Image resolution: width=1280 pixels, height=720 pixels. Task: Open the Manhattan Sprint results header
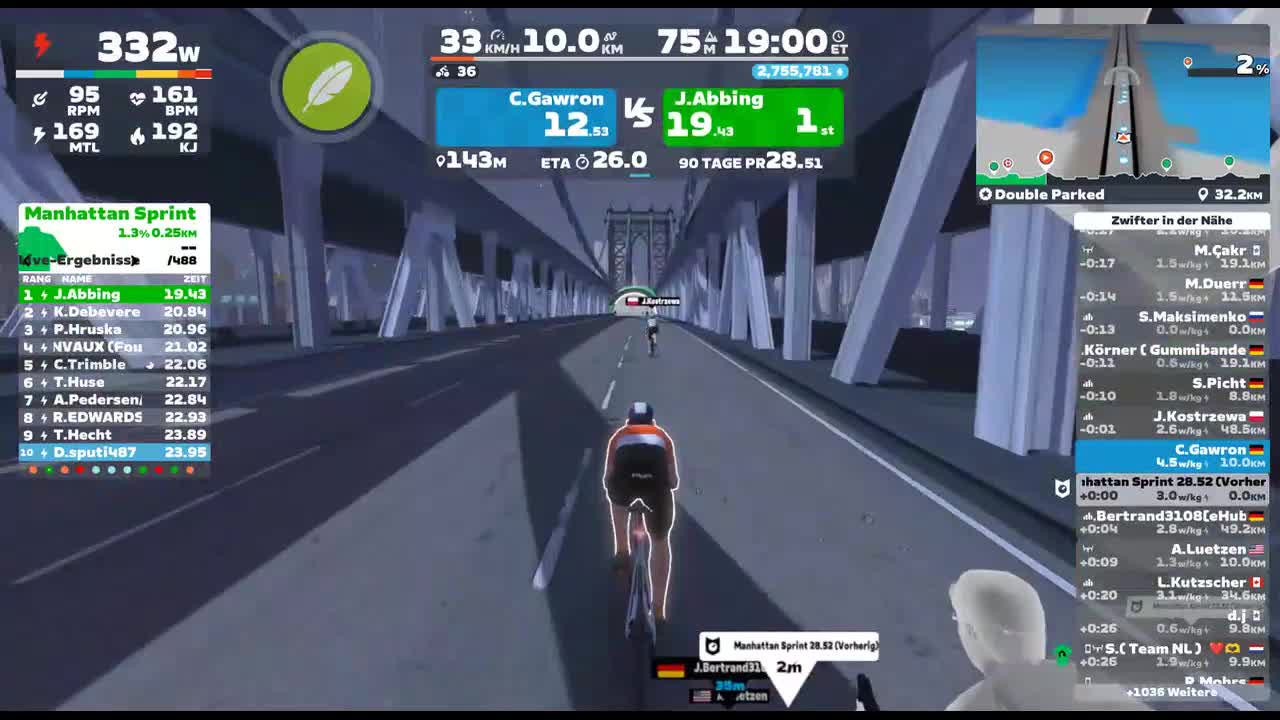coord(113,213)
